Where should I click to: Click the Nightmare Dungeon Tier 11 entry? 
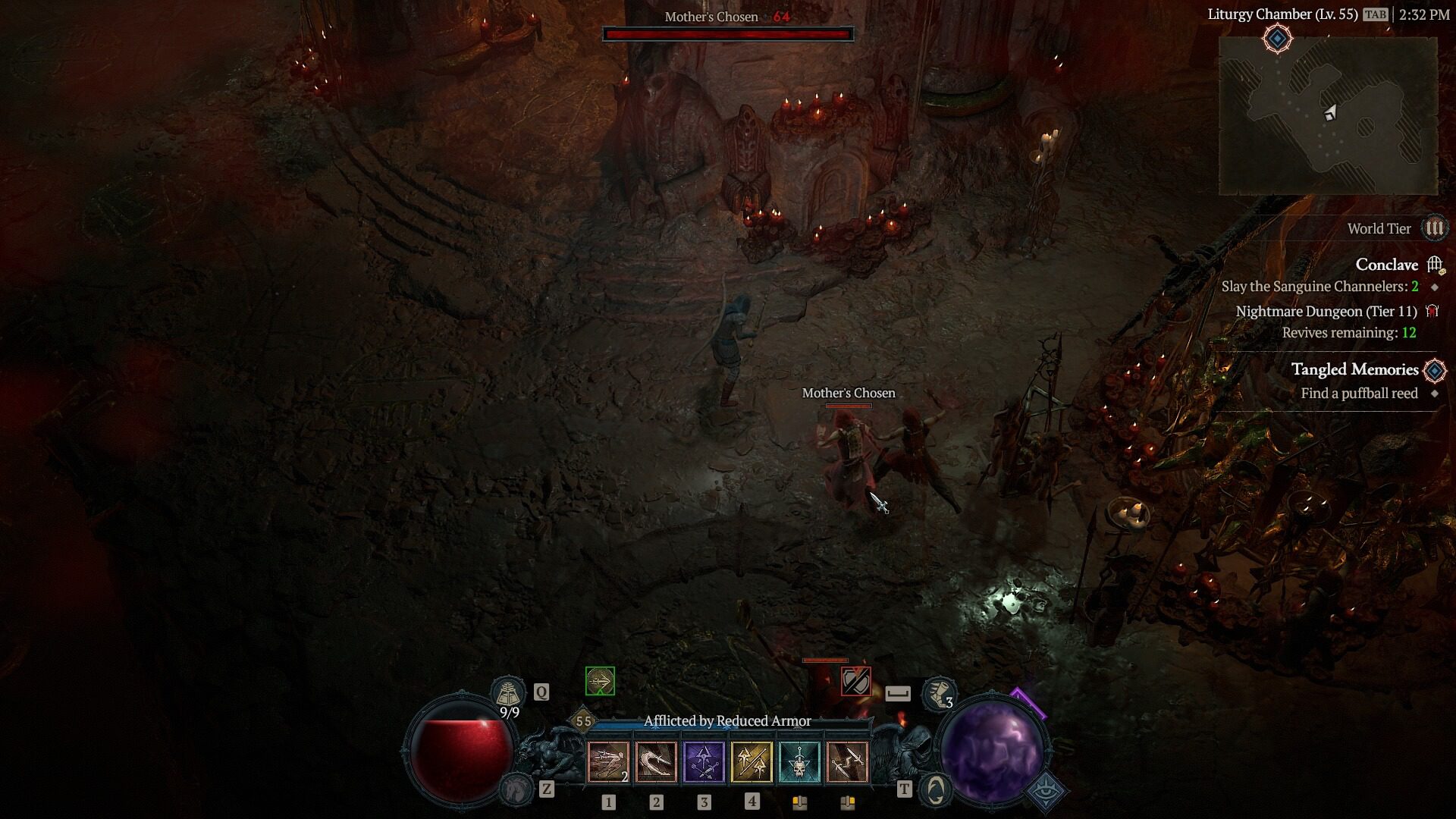click(x=1326, y=311)
